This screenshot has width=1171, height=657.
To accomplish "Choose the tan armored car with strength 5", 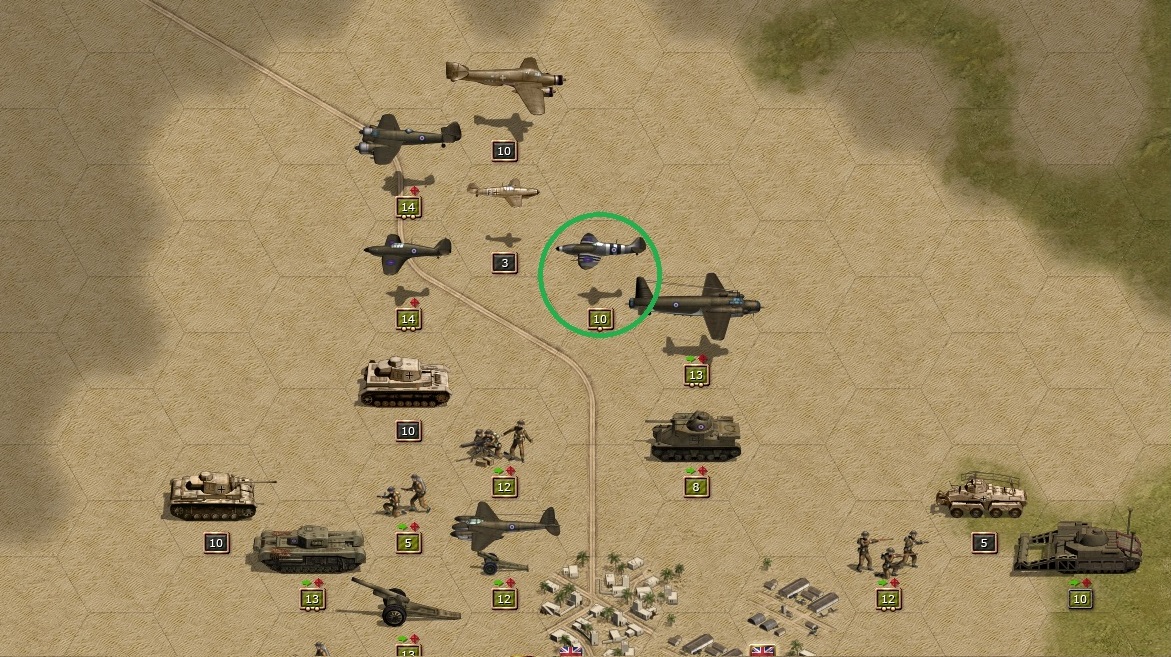I will coord(982,495).
